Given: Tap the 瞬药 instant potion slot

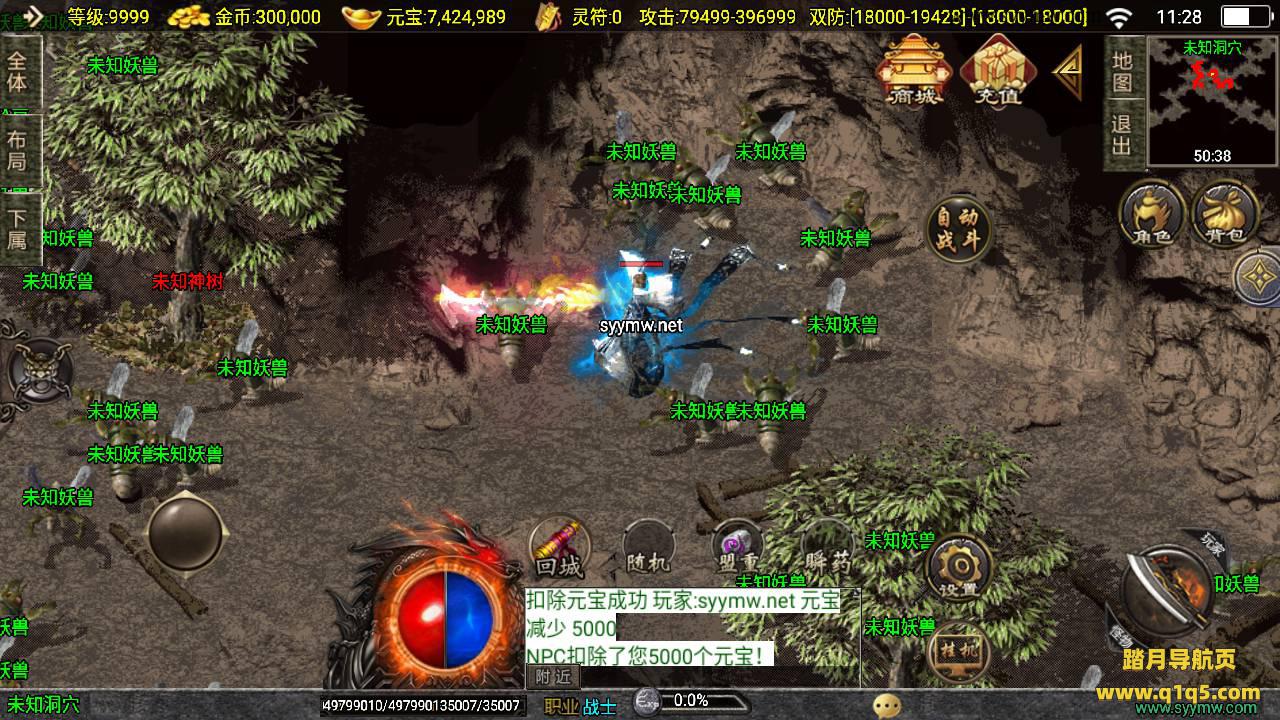Looking at the screenshot, I should [827, 548].
